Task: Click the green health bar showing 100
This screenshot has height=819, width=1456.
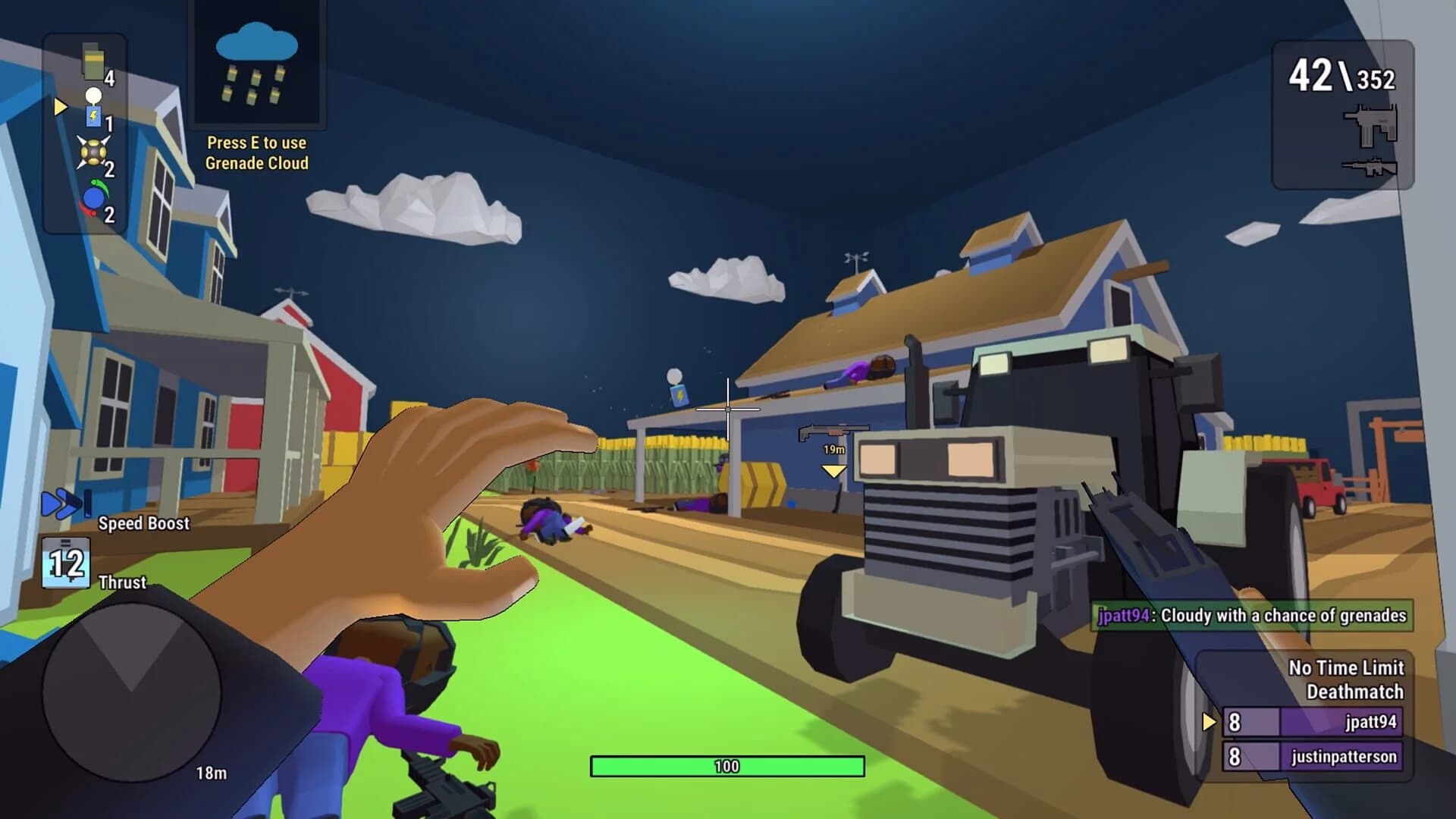Action: tap(730, 766)
